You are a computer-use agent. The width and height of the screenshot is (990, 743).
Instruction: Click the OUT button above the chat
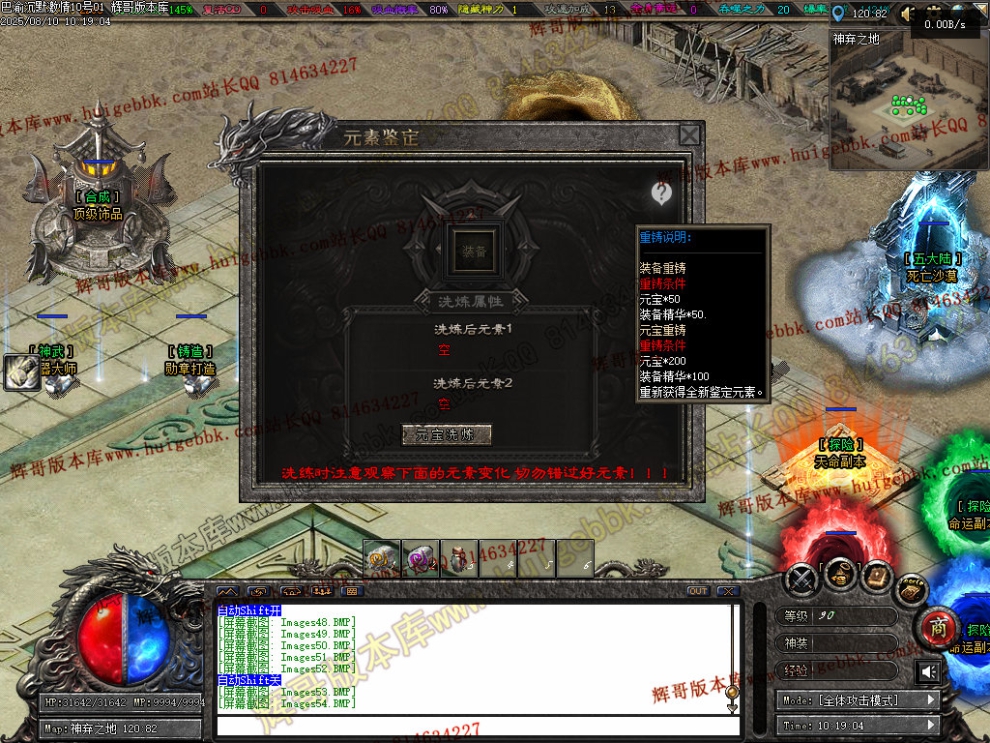698,591
